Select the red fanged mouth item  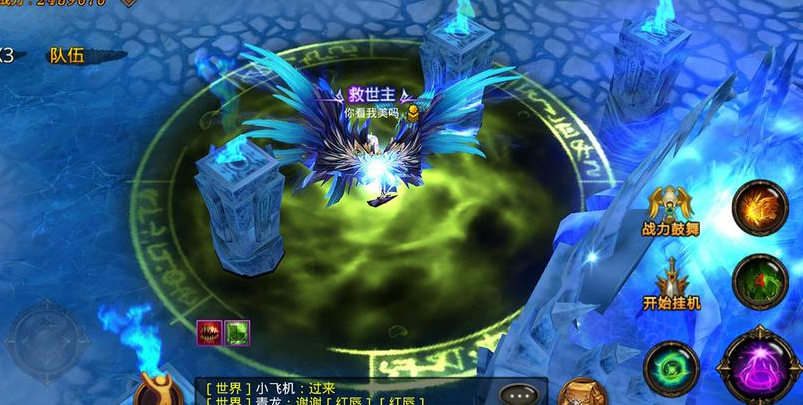(x=209, y=332)
